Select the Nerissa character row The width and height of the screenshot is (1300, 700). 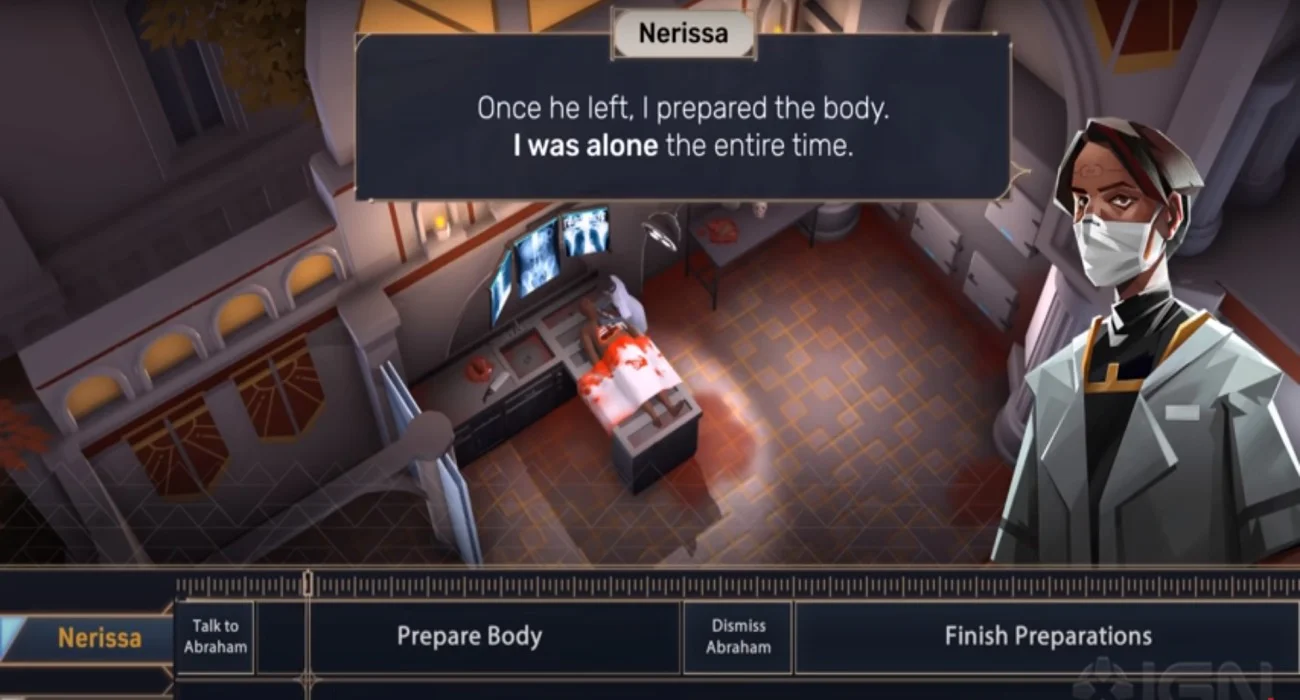[x=98, y=638]
